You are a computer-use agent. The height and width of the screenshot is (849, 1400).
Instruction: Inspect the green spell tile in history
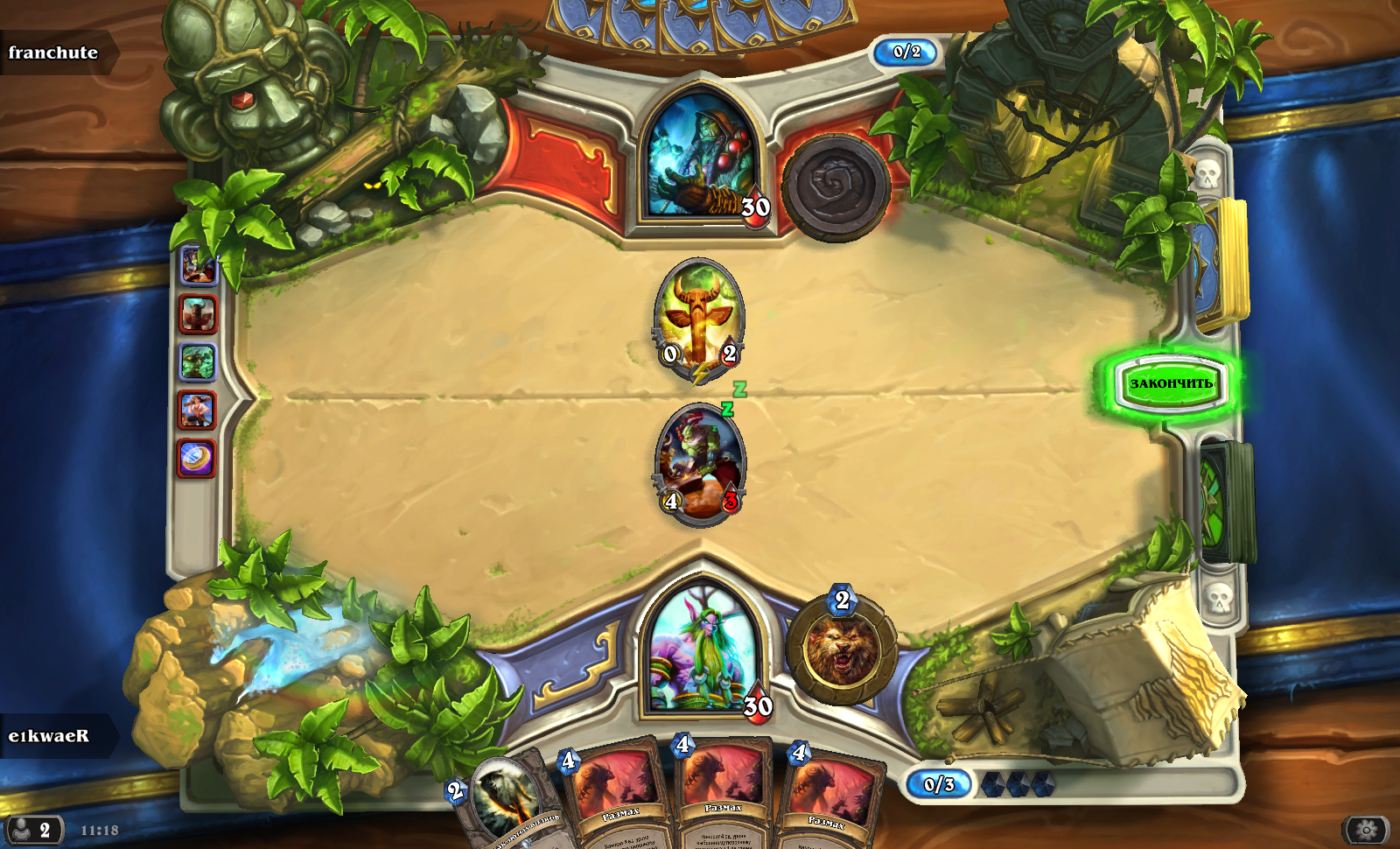(198, 362)
